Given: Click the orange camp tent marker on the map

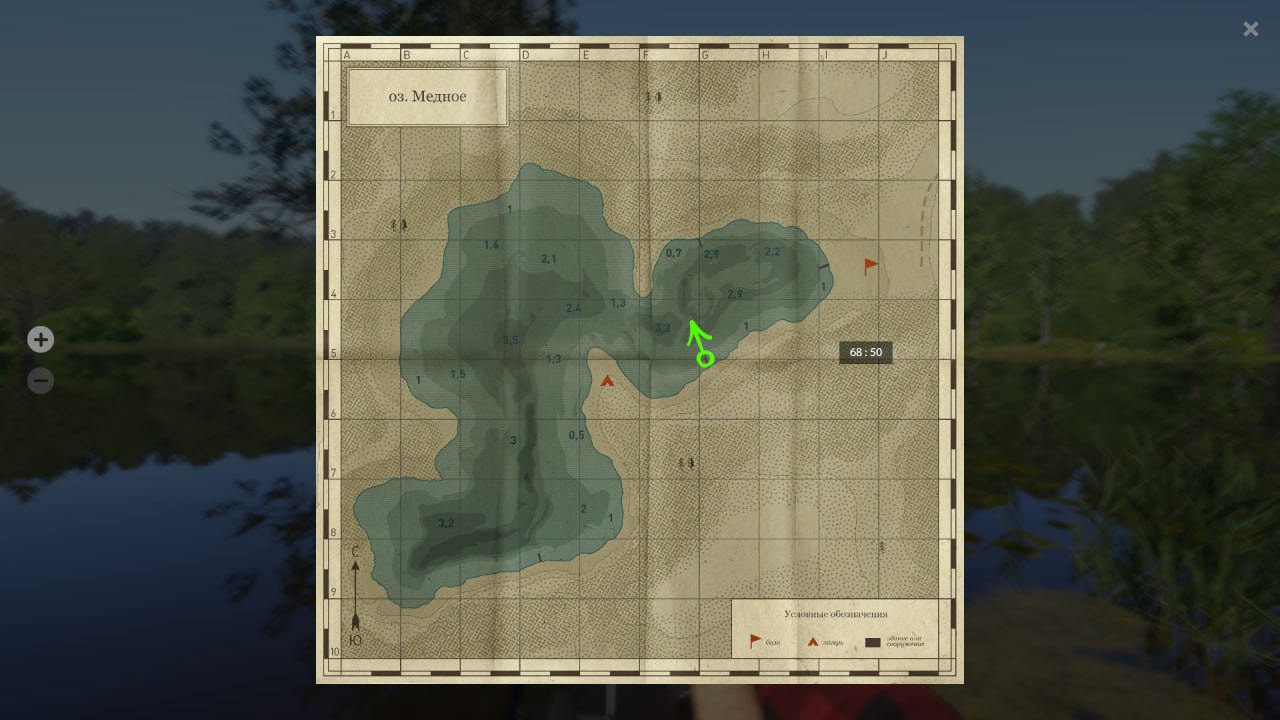Looking at the screenshot, I should [x=607, y=380].
